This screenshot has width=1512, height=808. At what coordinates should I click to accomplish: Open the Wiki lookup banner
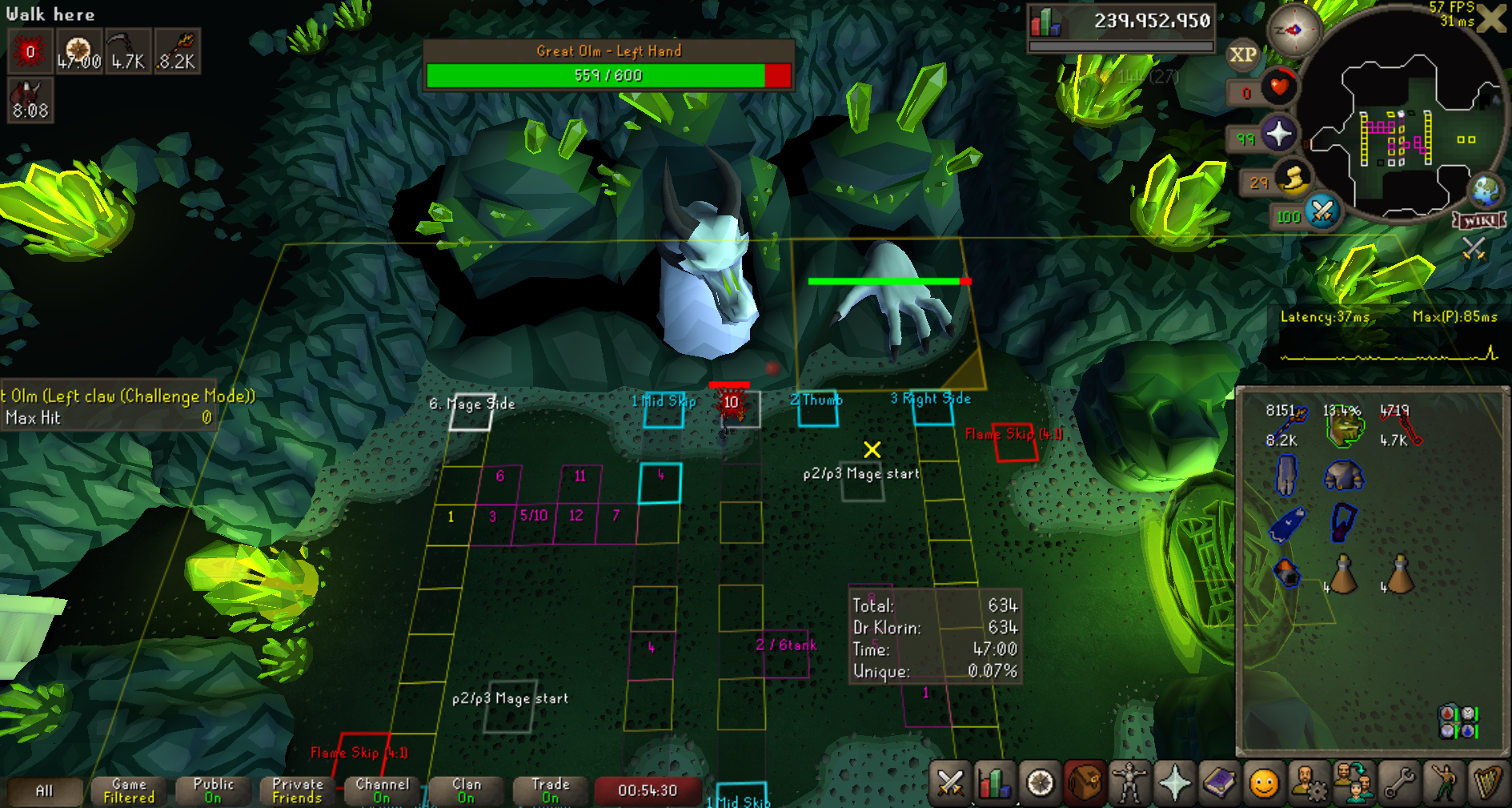click(1479, 220)
